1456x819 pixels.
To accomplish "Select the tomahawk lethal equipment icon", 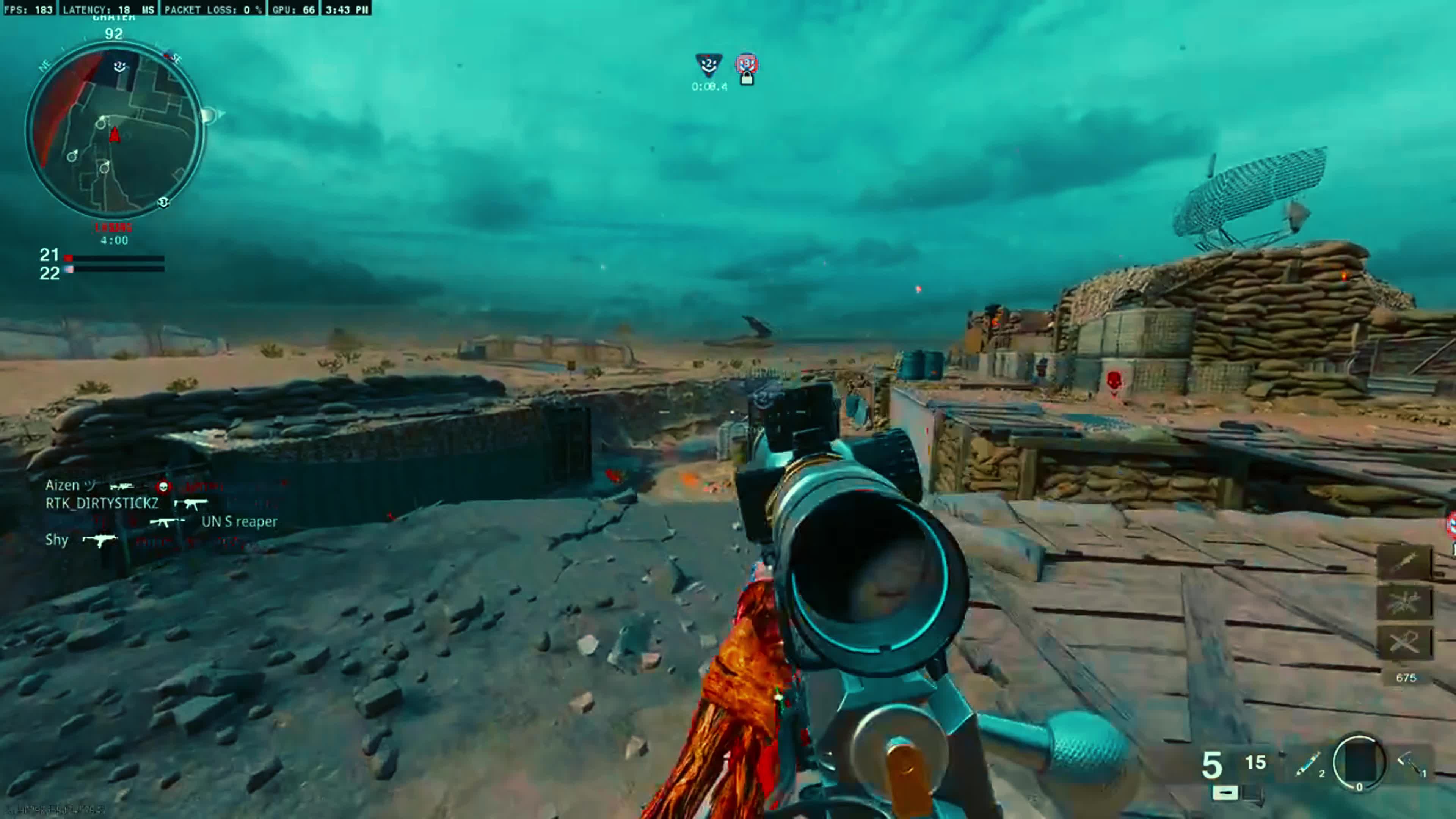I will tap(1411, 765).
